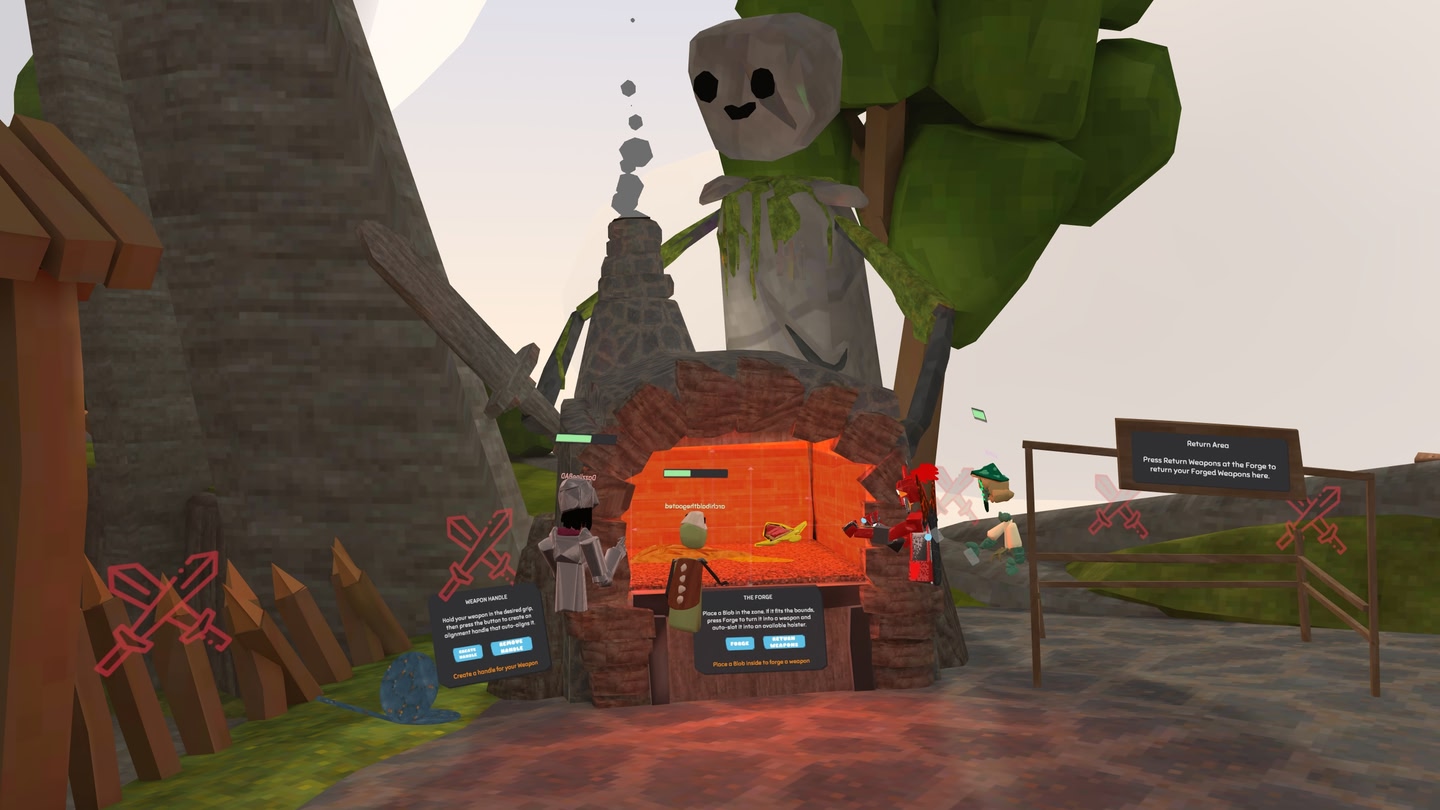
Task: Click the Create Handle button
Action: tap(468, 652)
